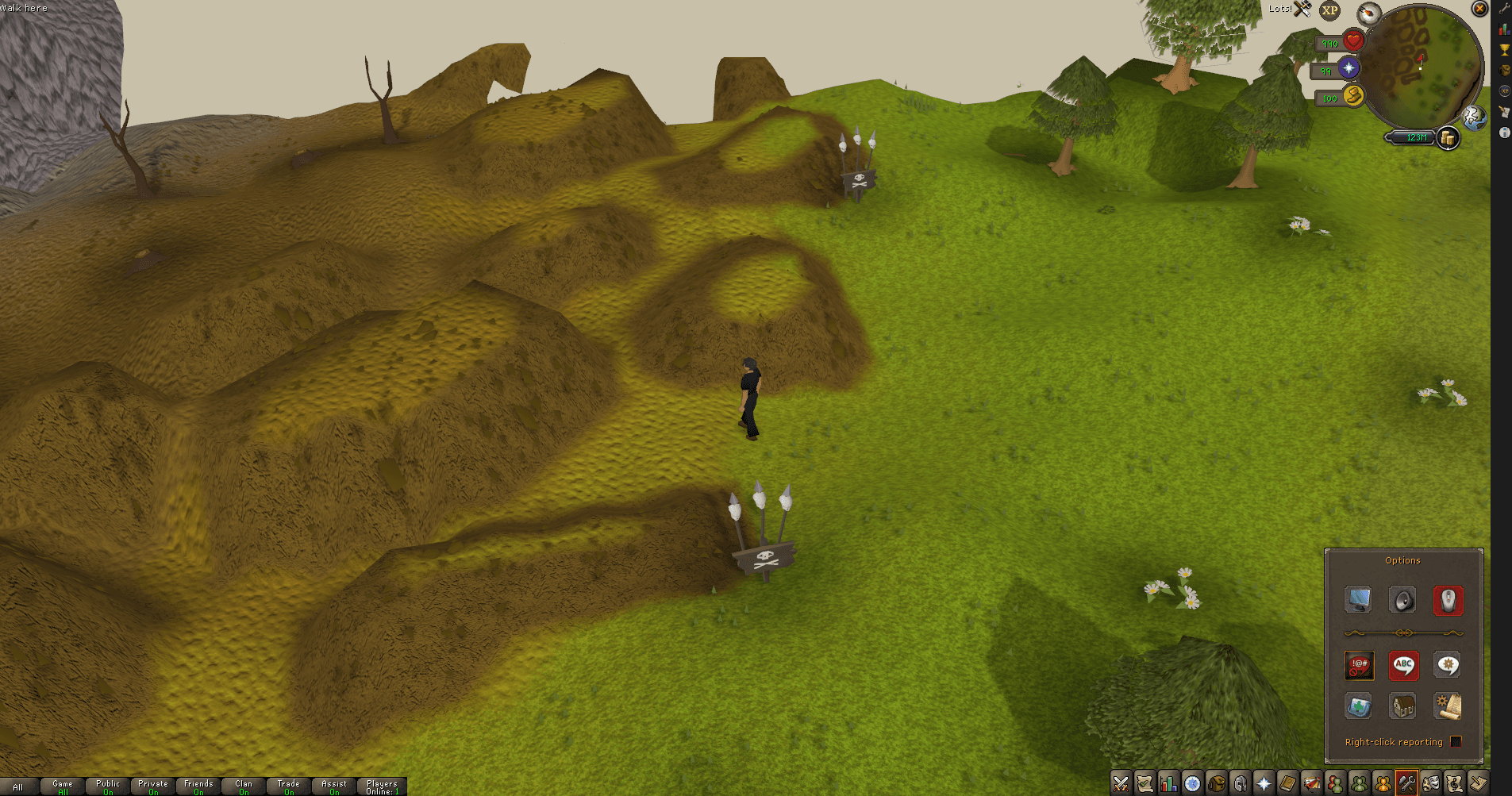Click the compass to face north
Viewport: 1512px width, 796px height.
pos(1369,13)
